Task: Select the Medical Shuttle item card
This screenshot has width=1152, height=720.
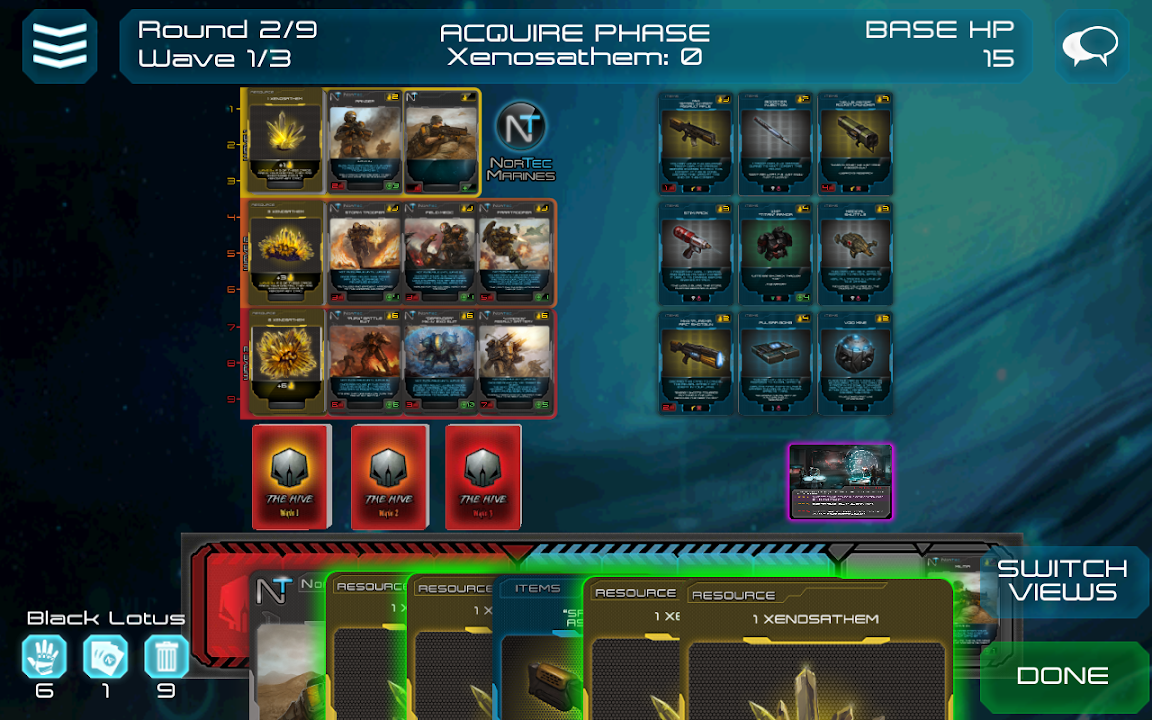Action: [856, 253]
